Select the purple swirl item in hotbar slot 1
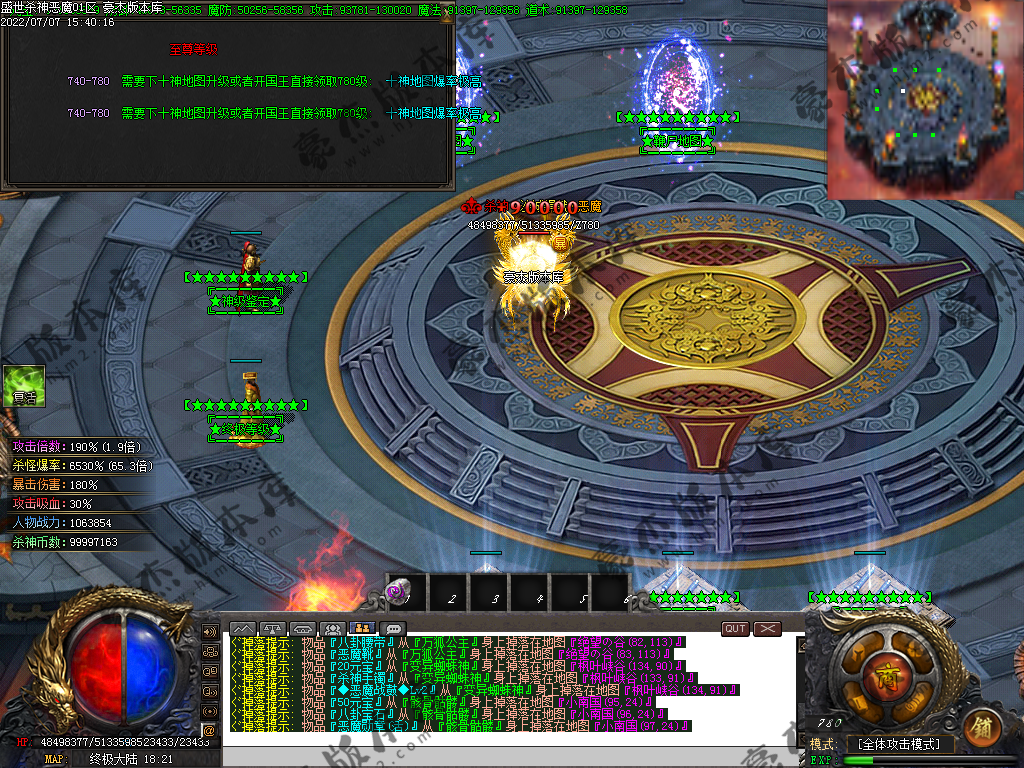This screenshot has height=768, width=1024. tap(398, 594)
